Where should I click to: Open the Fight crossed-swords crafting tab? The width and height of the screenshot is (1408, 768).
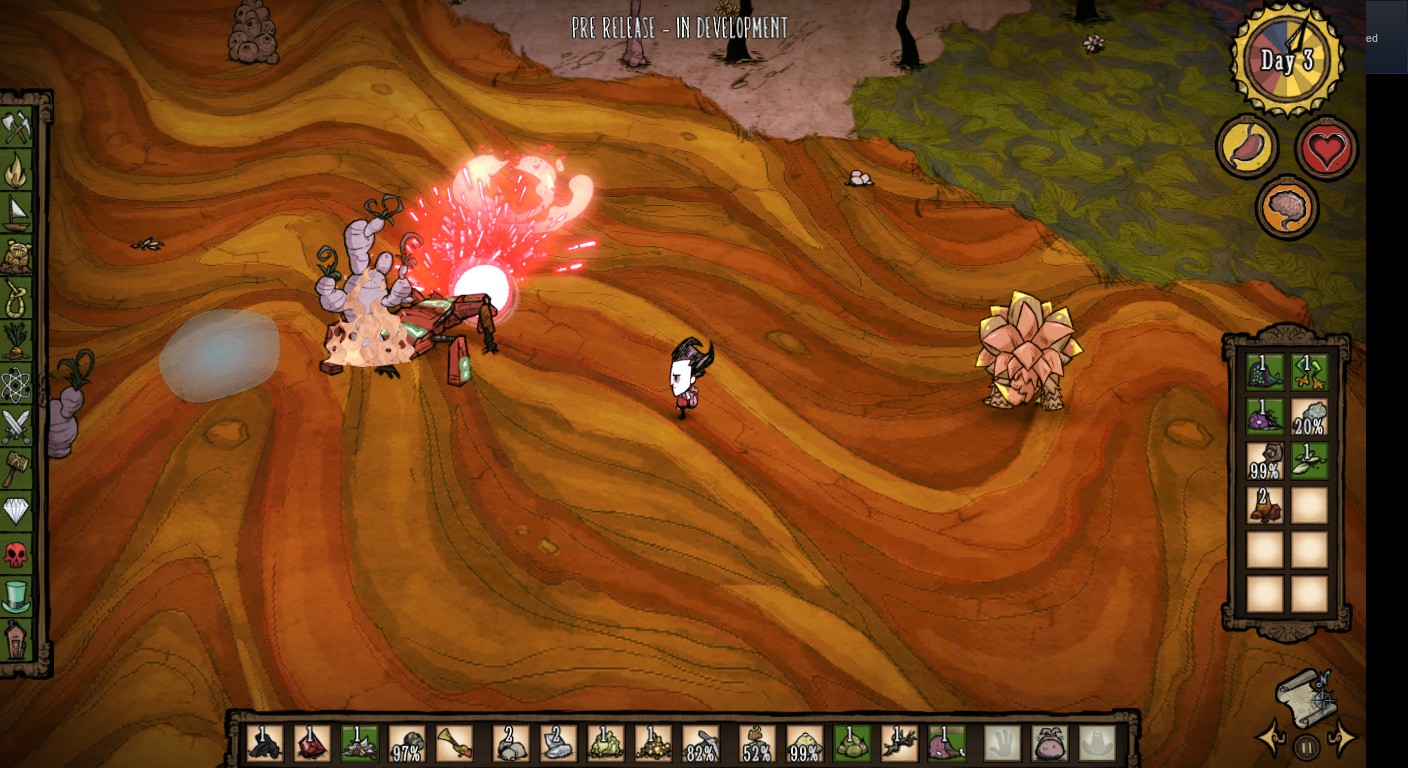coord(16,427)
